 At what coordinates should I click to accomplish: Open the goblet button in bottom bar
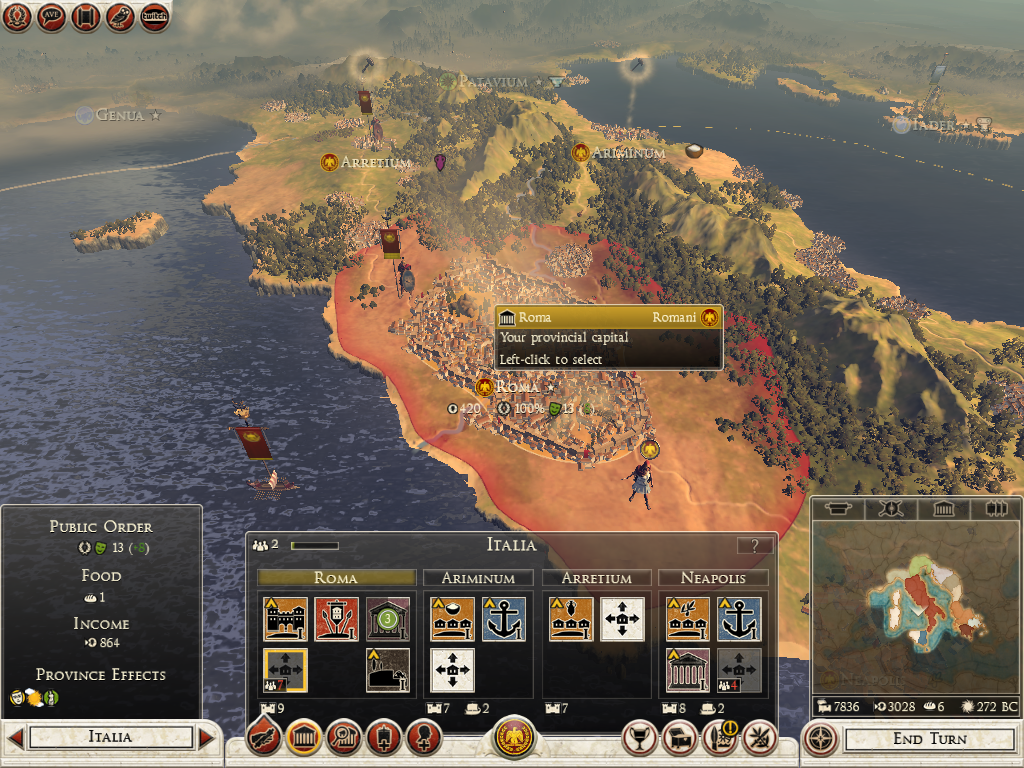(640, 739)
